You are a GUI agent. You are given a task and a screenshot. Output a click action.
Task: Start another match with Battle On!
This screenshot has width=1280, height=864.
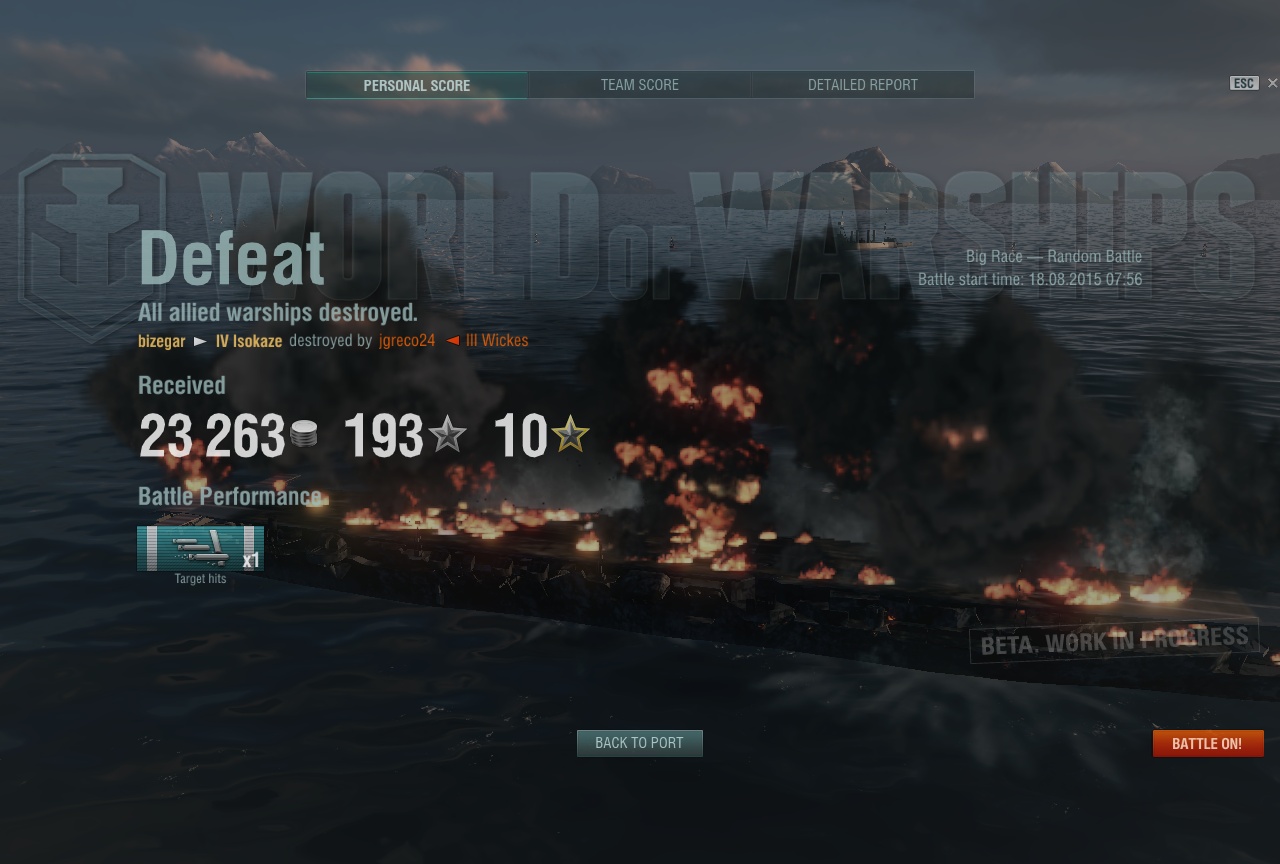tap(1207, 743)
